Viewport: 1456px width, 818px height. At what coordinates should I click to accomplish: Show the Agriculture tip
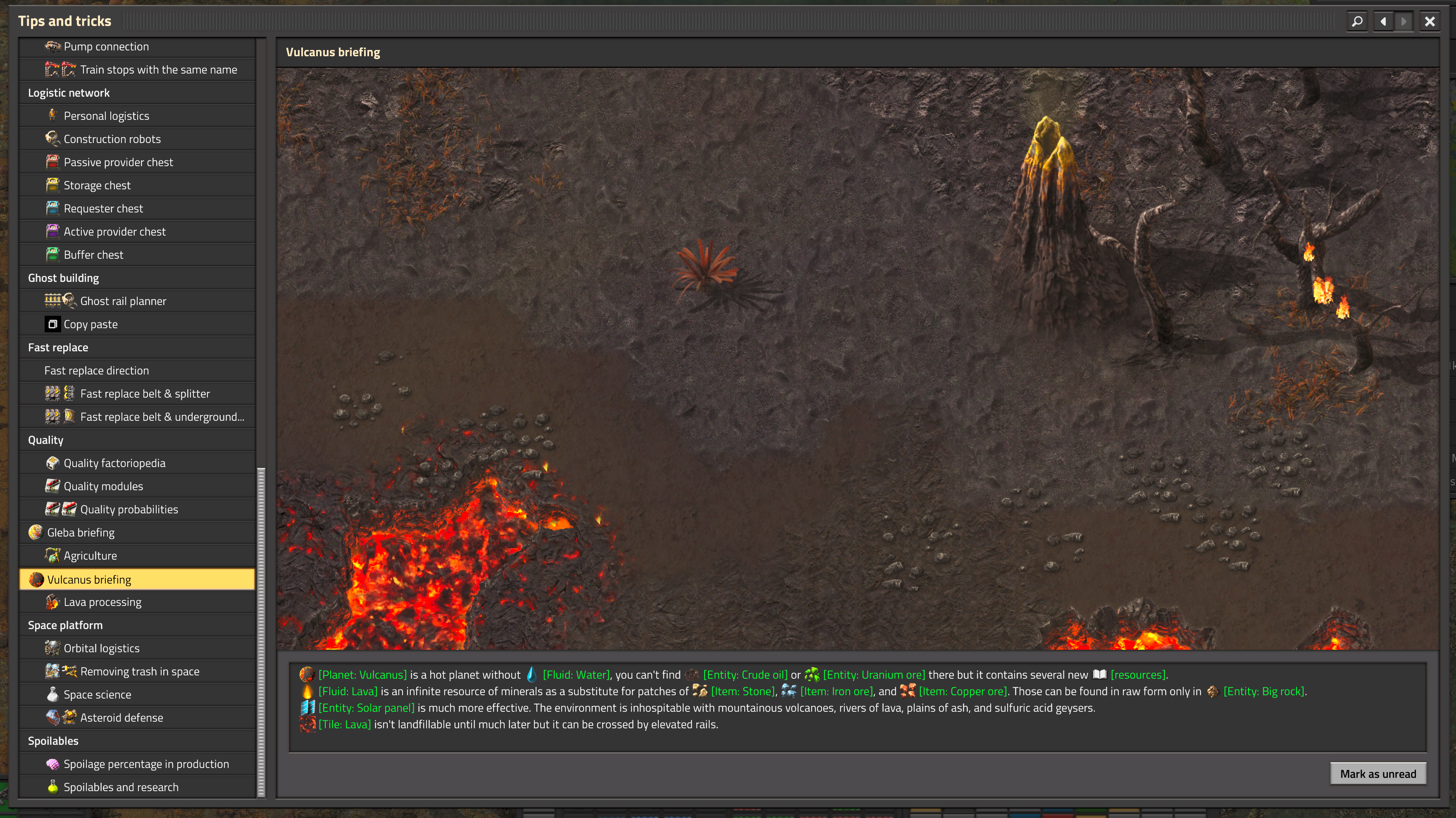click(x=90, y=556)
